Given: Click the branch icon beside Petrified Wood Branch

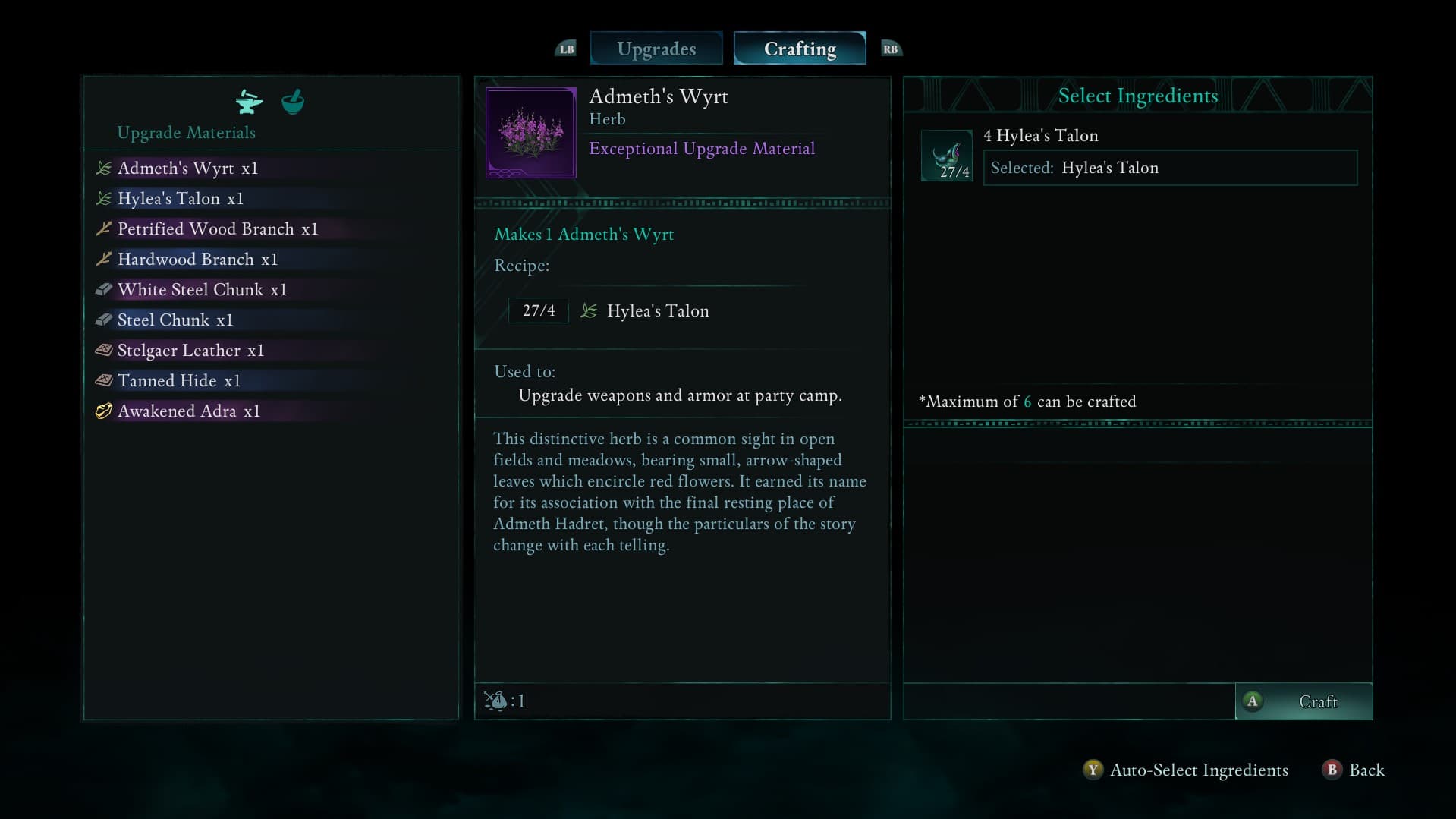Looking at the screenshot, I should (104, 228).
